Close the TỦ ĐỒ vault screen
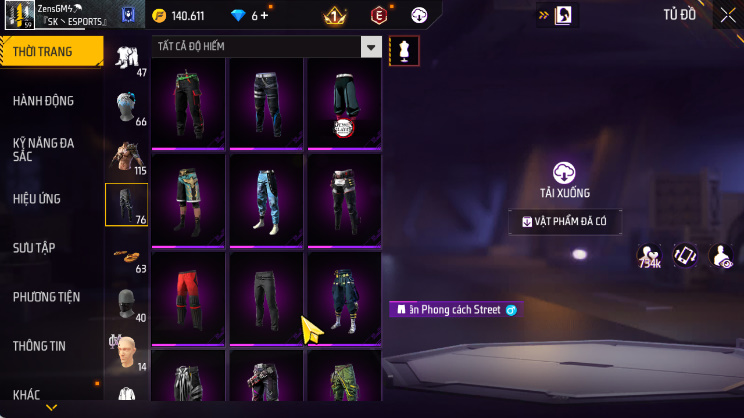Viewport: 744px width, 418px height. pos(727,15)
